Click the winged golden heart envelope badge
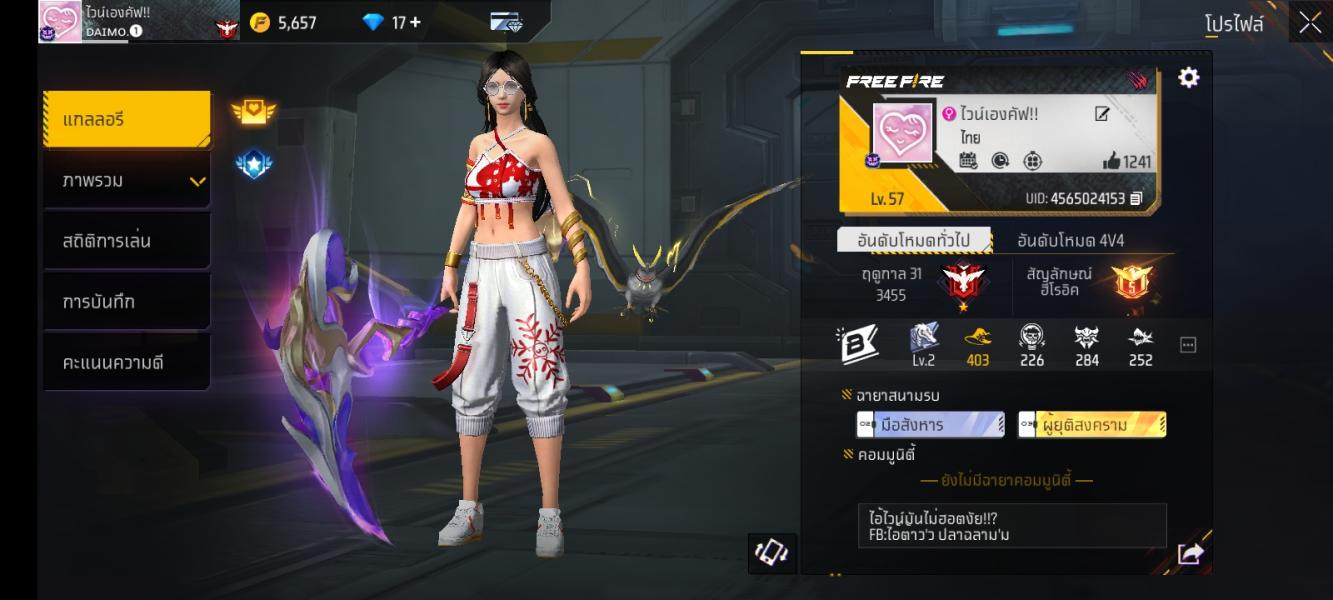 (x=254, y=111)
